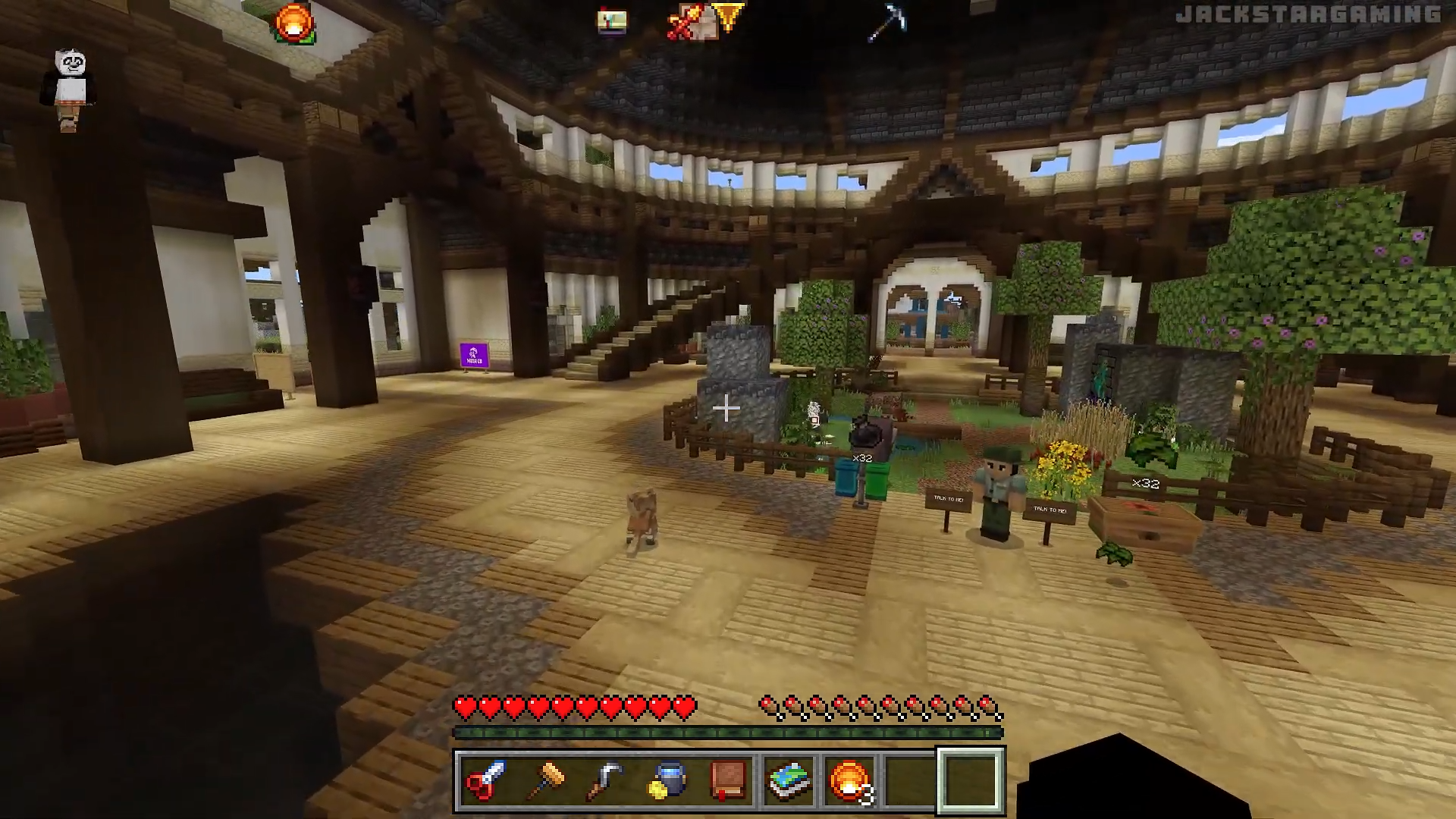Select the green and blue stacked books slot
The height and width of the screenshot is (819, 1456).
pyautogui.click(x=789, y=781)
